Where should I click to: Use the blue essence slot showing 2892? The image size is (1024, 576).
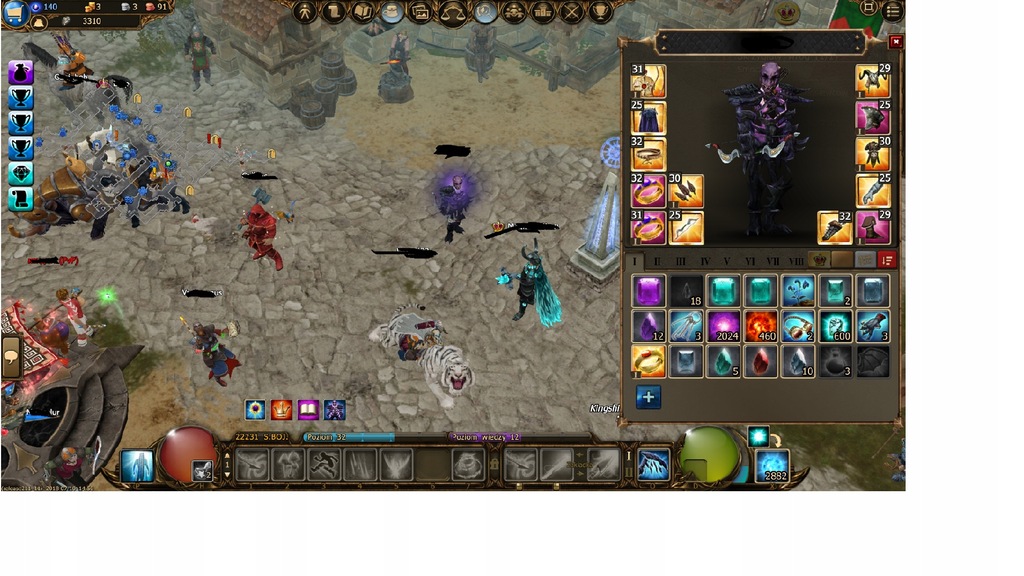coord(771,466)
